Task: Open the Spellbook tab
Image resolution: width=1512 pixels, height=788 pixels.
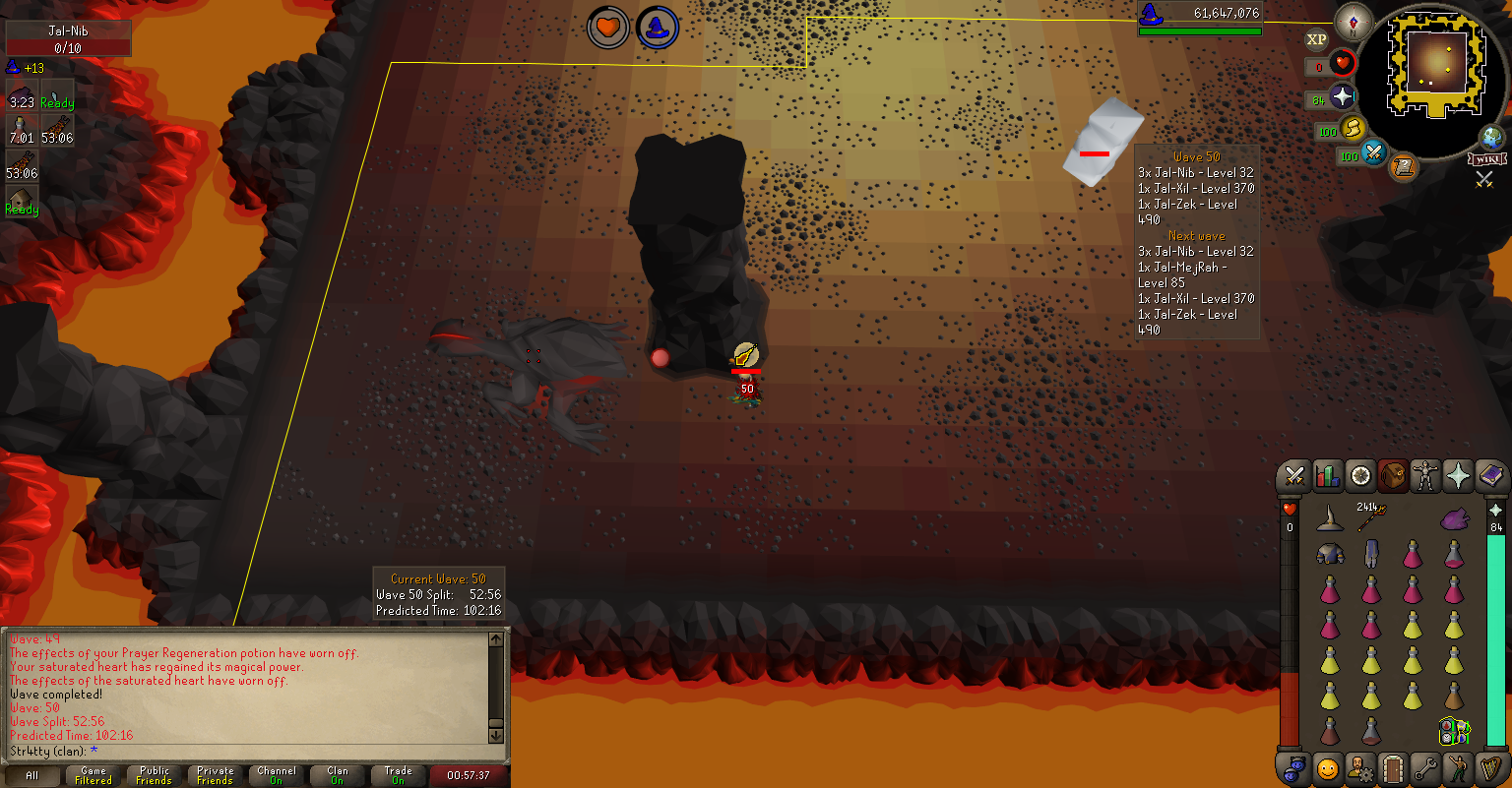Action: (1489, 477)
